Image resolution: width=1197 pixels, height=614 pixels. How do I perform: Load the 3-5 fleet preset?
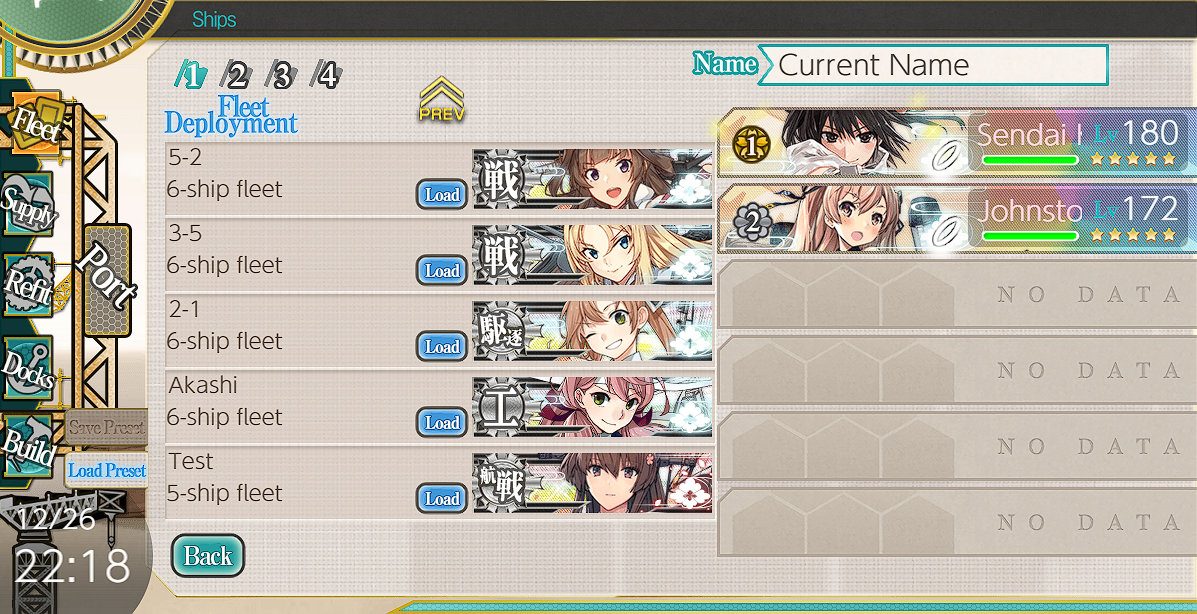click(441, 271)
